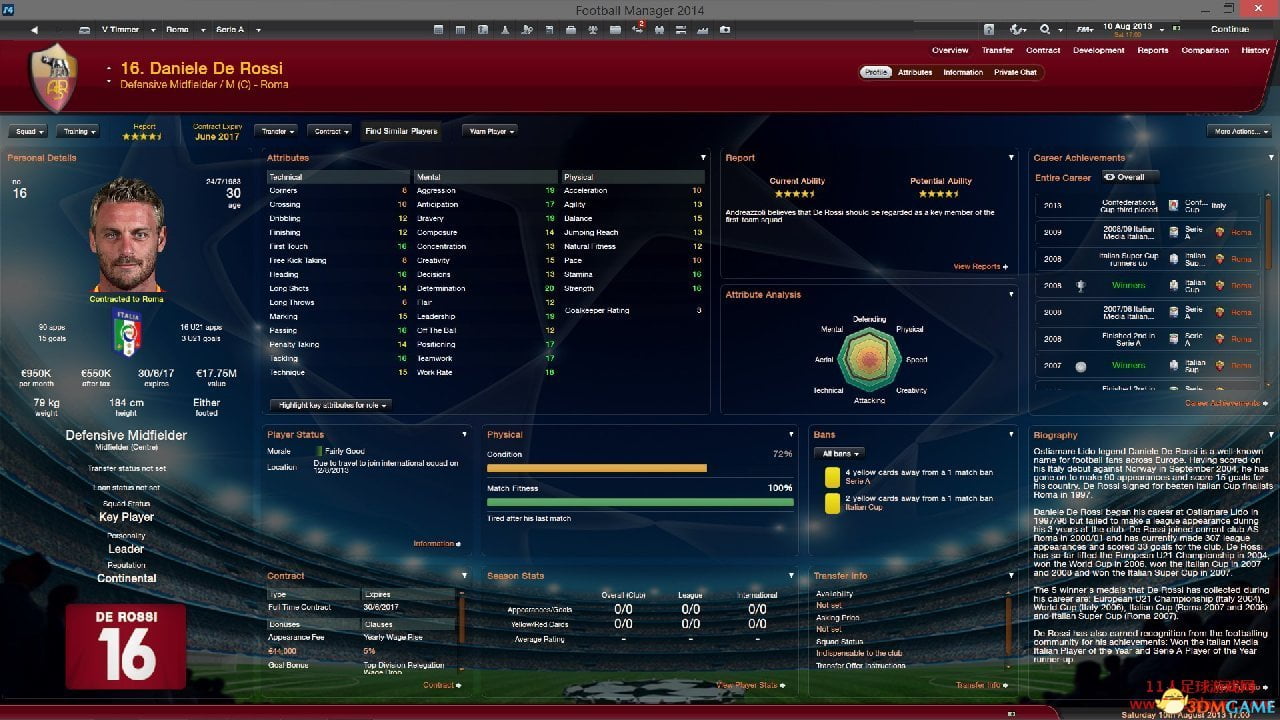Open the More Actions dropdown
Screen dimensions: 1280x720
click(x=1238, y=131)
